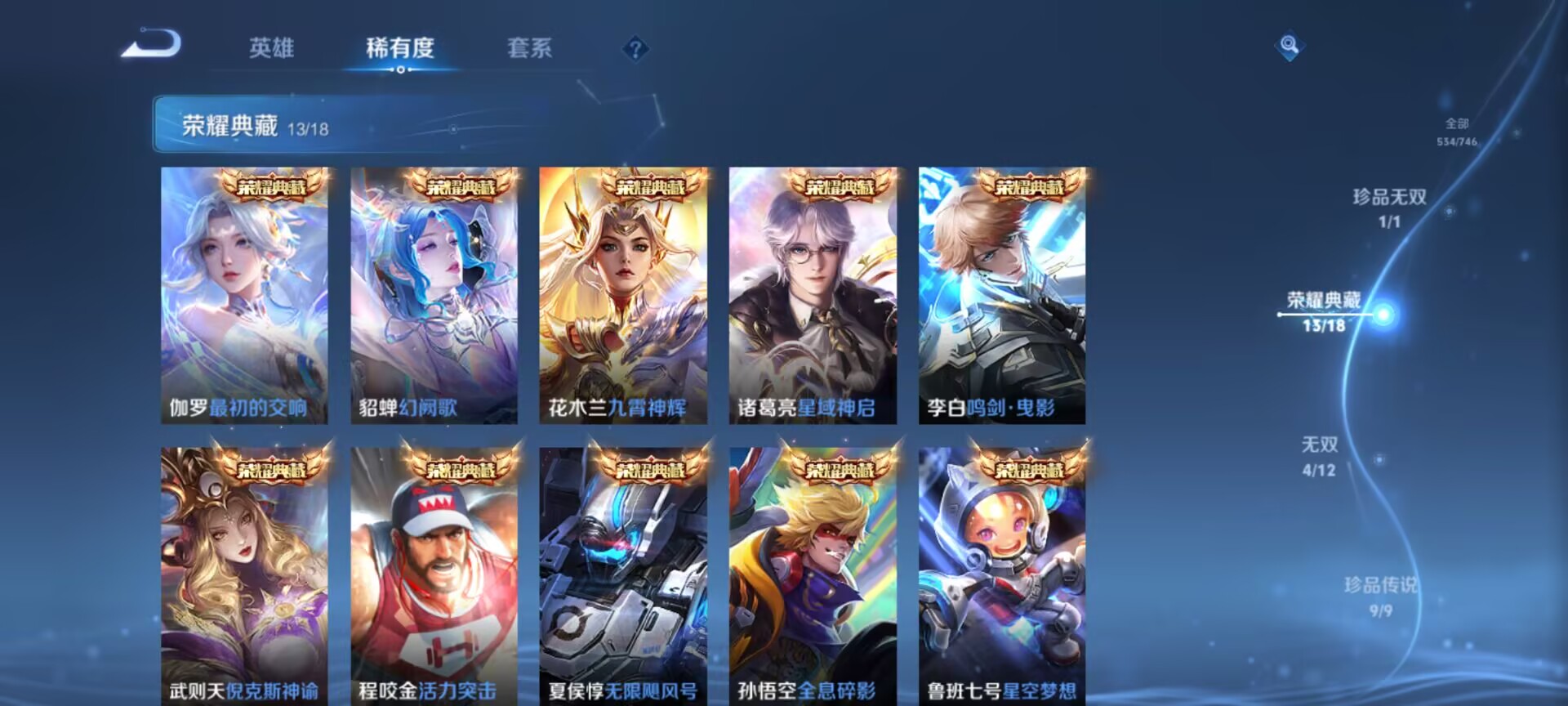Click the 荣耀典藏 emblem on 花木兰's card

650,186
